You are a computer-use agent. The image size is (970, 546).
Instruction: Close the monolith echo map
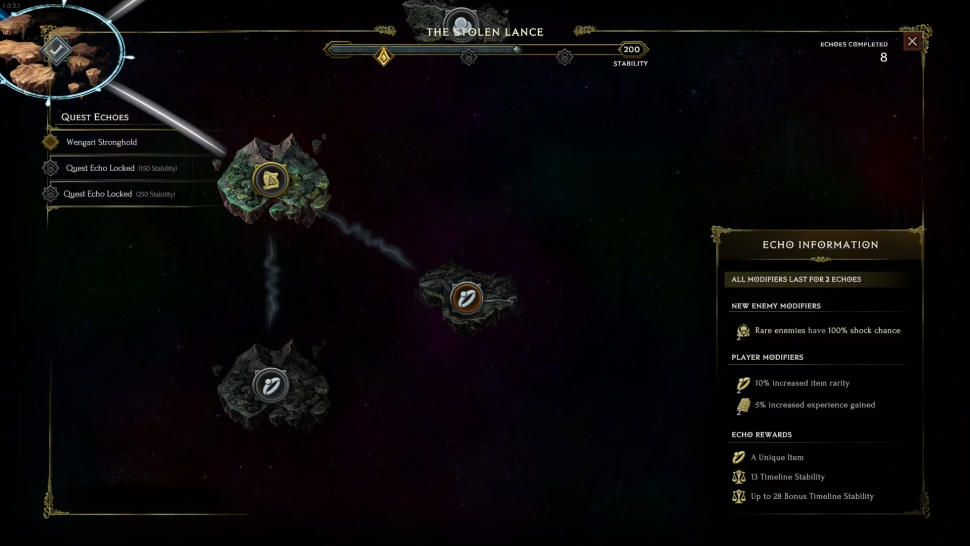point(912,41)
